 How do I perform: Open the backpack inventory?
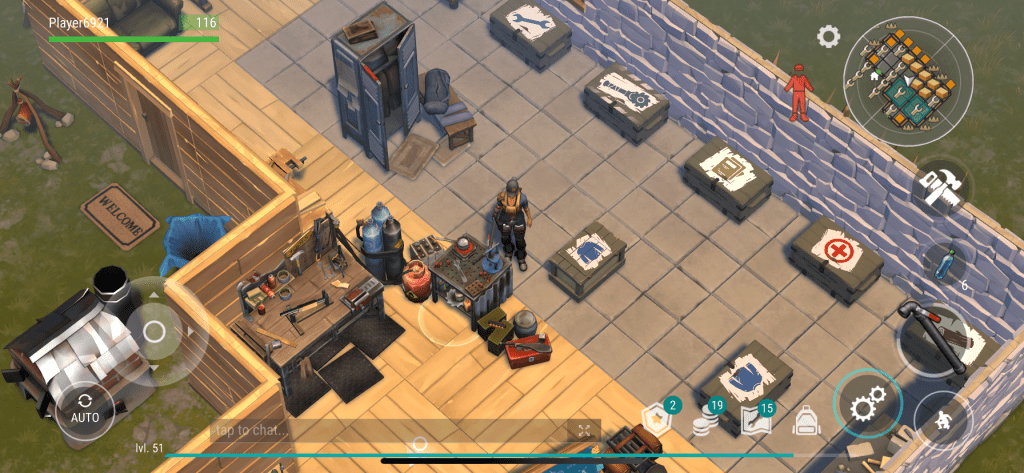point(806,421)
